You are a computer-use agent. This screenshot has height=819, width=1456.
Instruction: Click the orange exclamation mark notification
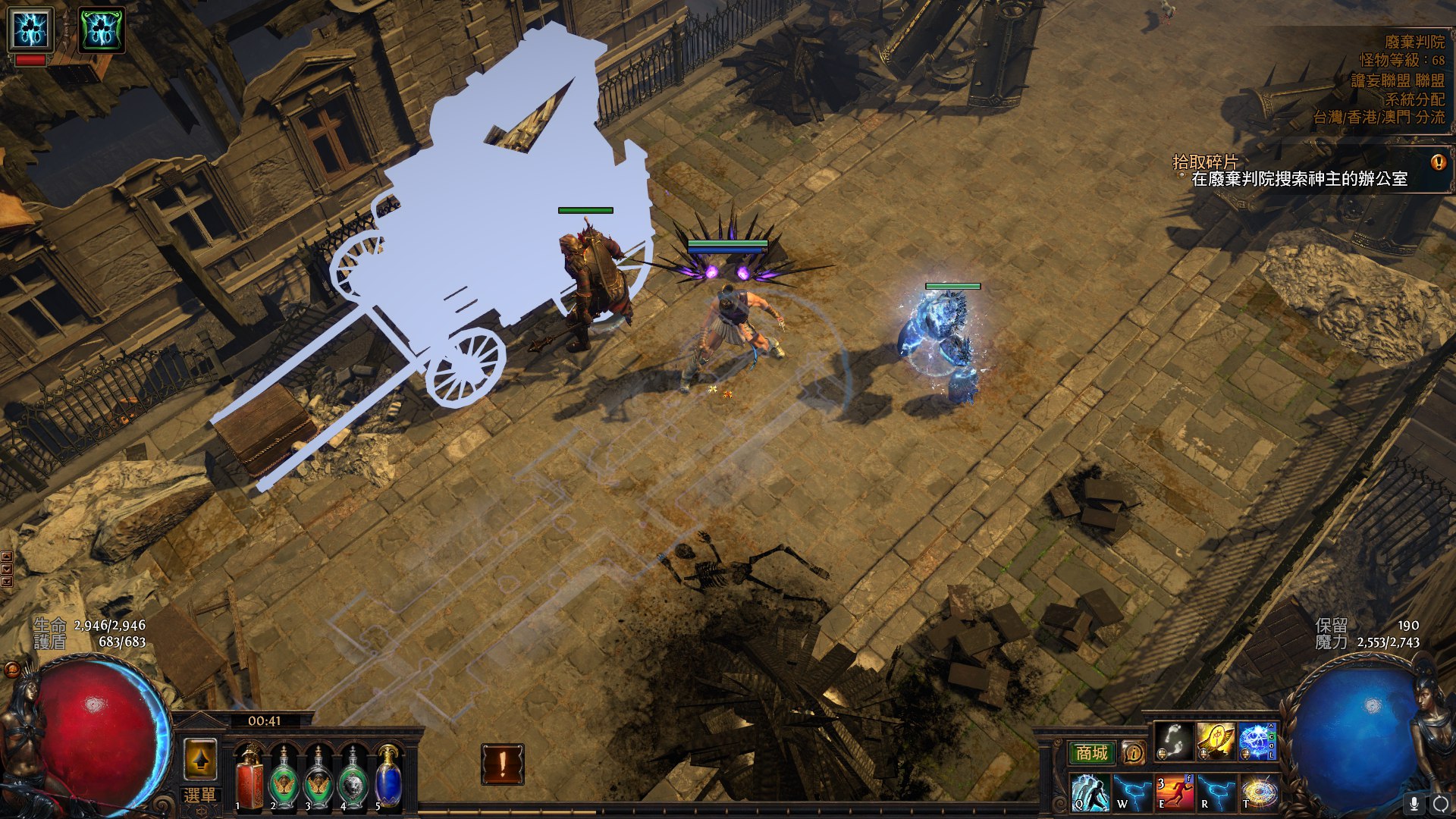tap(502, 764)
